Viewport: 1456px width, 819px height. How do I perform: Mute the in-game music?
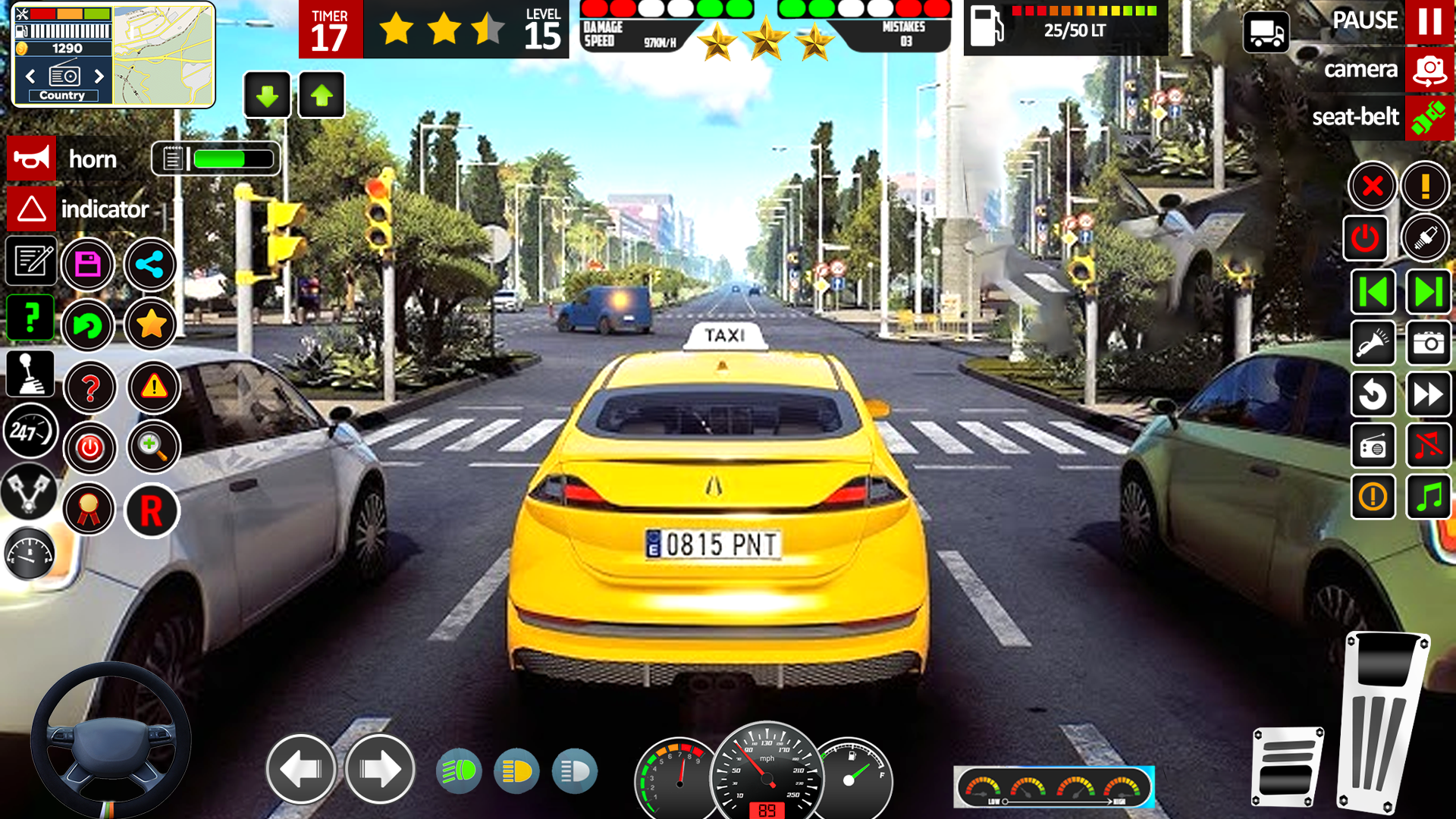point(1429,445)
